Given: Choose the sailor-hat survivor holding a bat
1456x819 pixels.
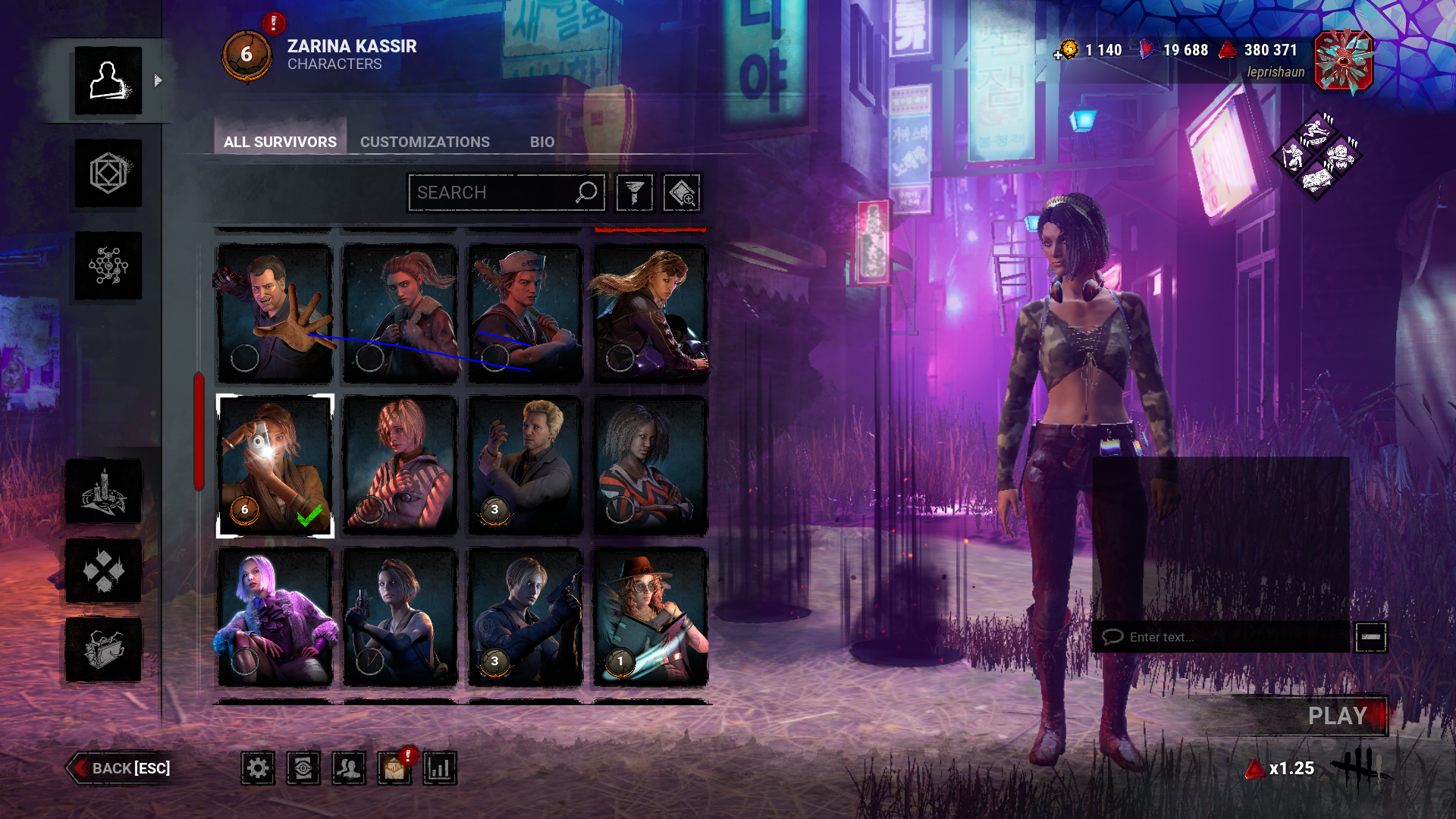Looking at the screenshot, I should pyautogui.click(x=525, y=314).
